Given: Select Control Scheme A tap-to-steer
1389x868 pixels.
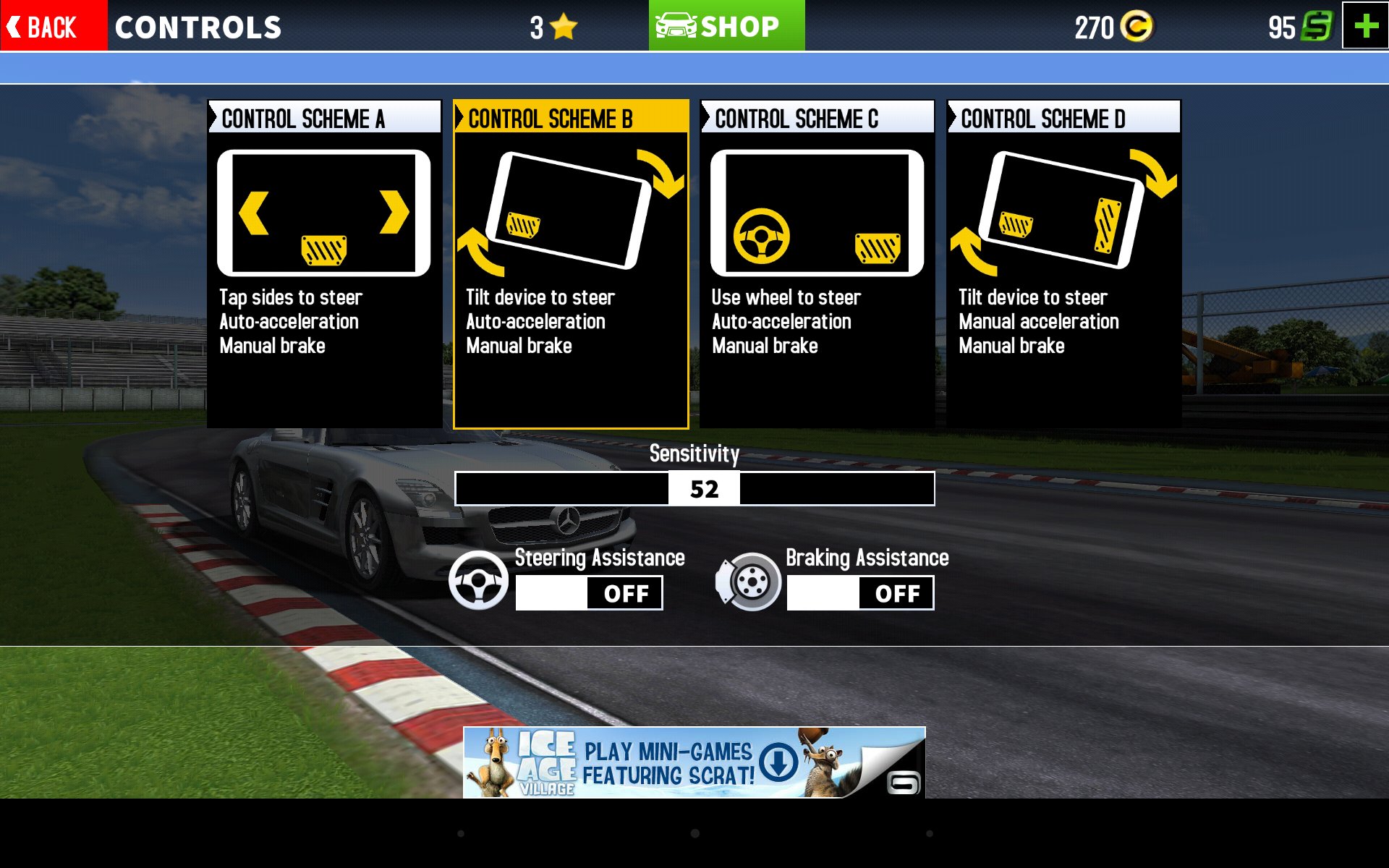Looking at the screenshot, I should point(324,263).
